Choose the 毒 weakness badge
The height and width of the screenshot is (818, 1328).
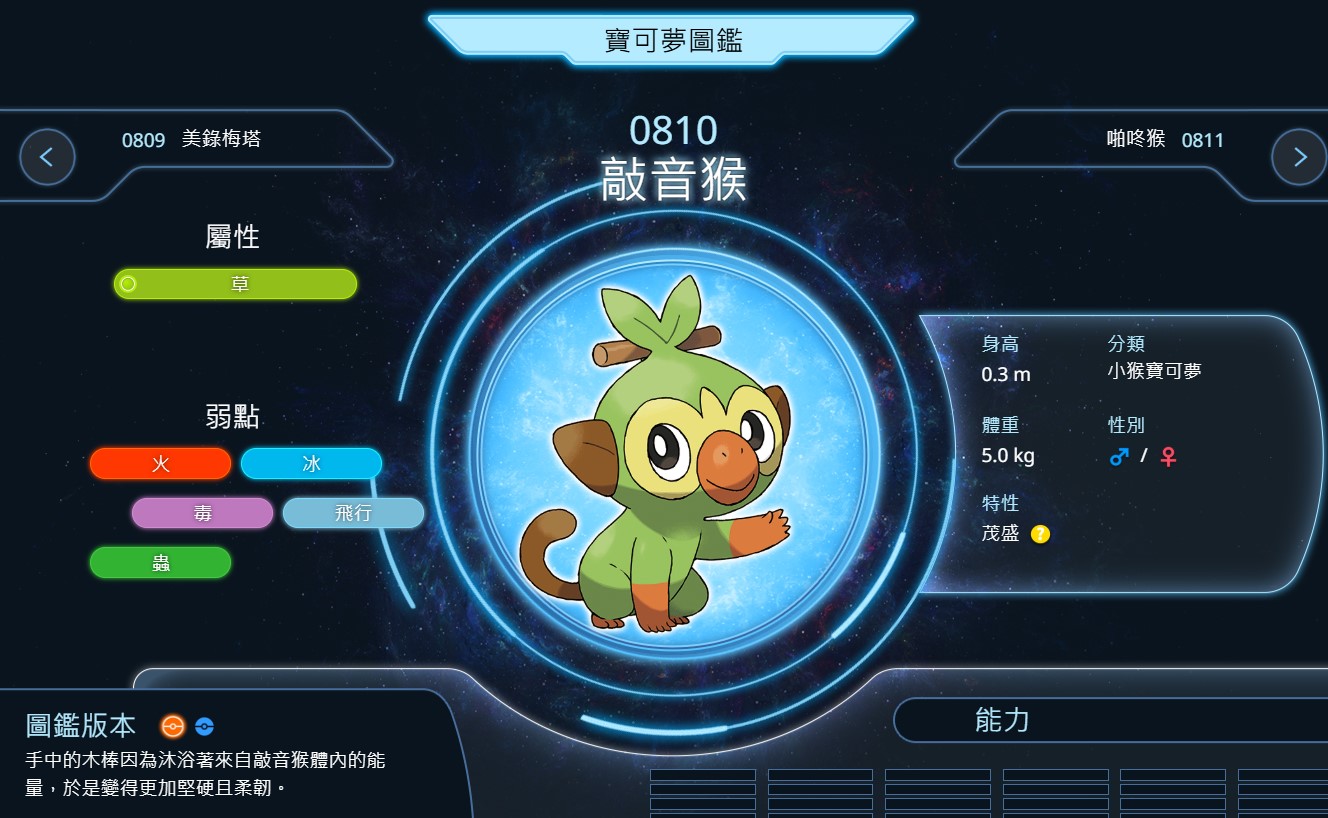(202, 513)
